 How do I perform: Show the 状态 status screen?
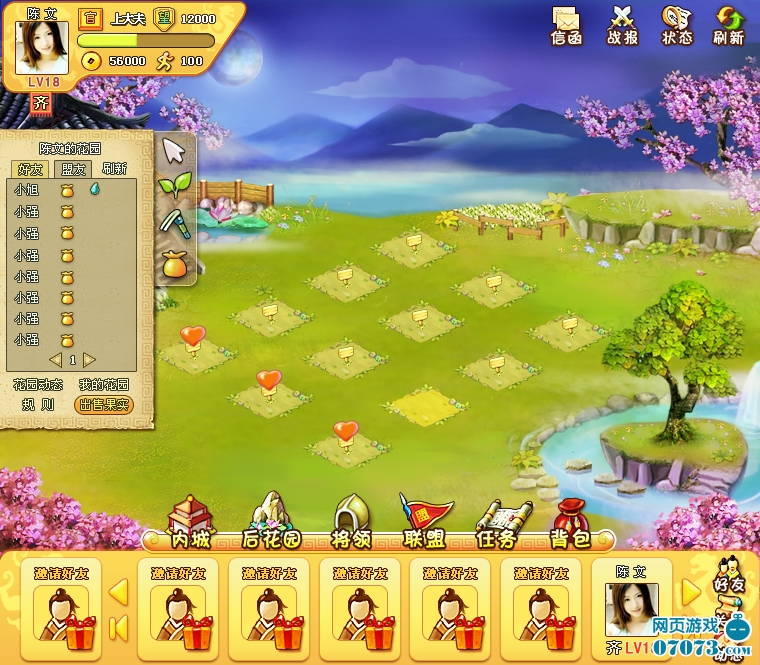pyautogui.click(x=677, y=24)
